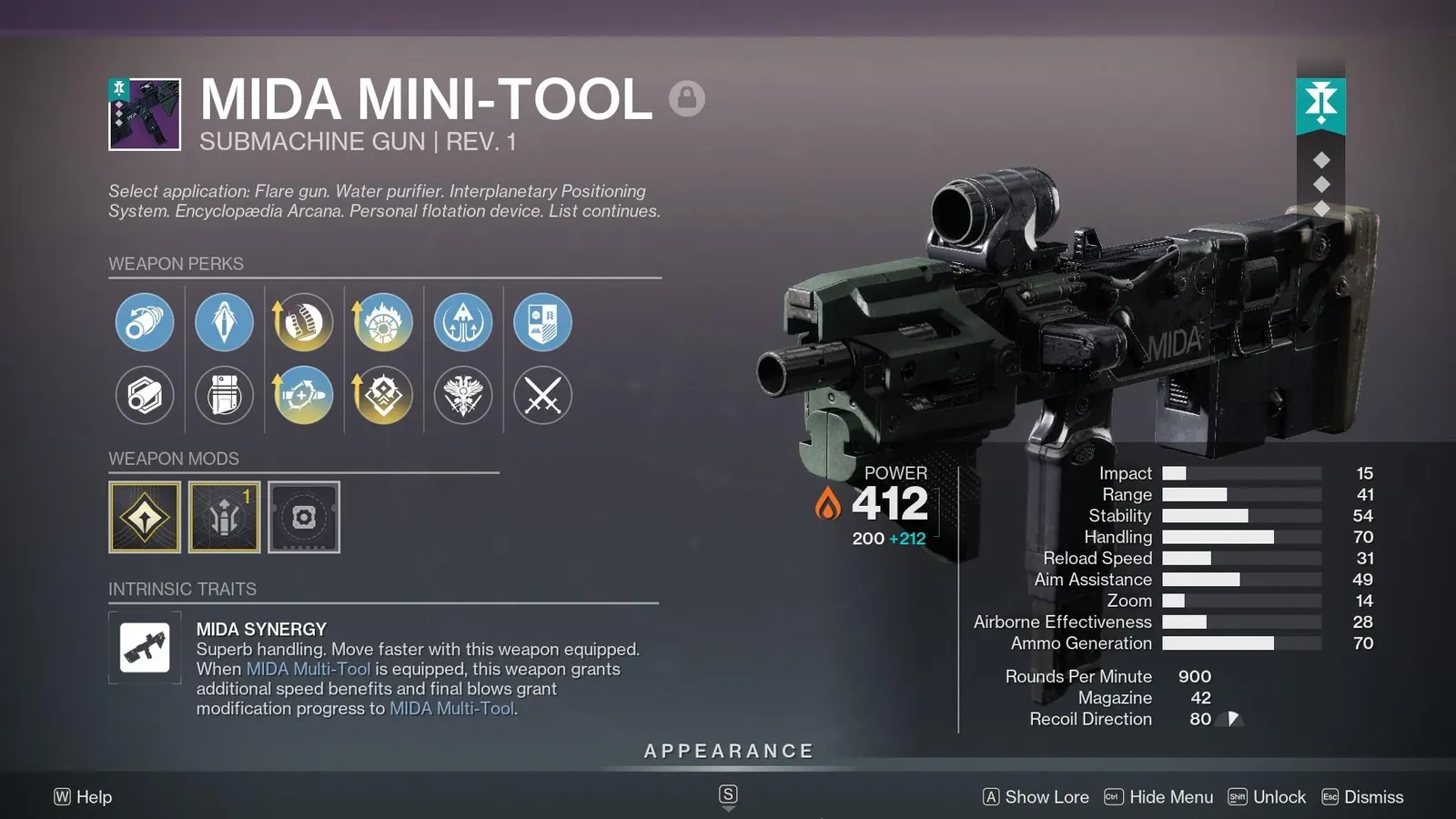Open the empty weapon mod socket

(304, 517)
